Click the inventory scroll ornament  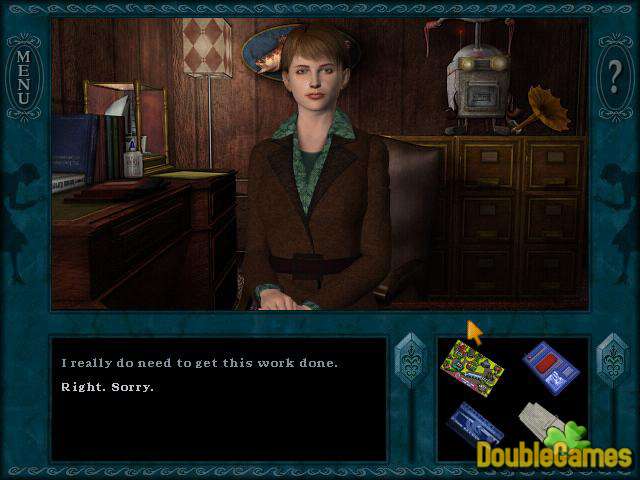click(x=610, y=364)
